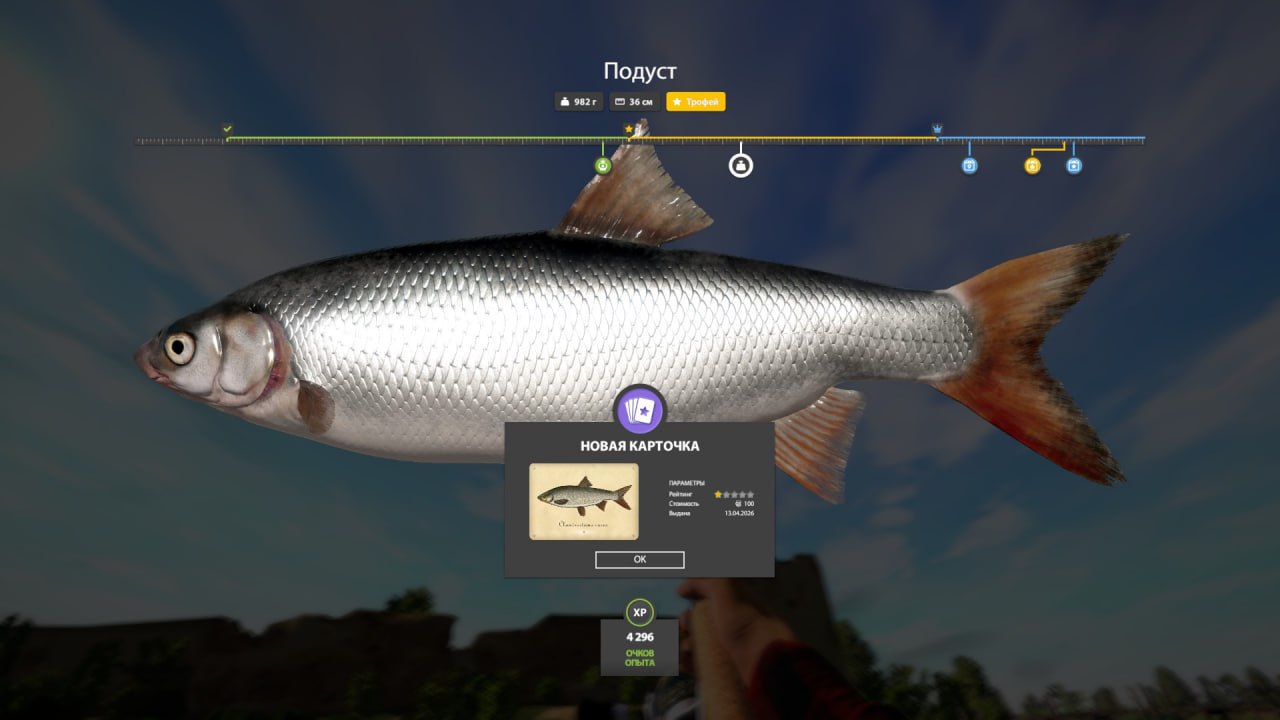
Task: Select the yellow circle marker on the scale
Action: [1032, 166]
